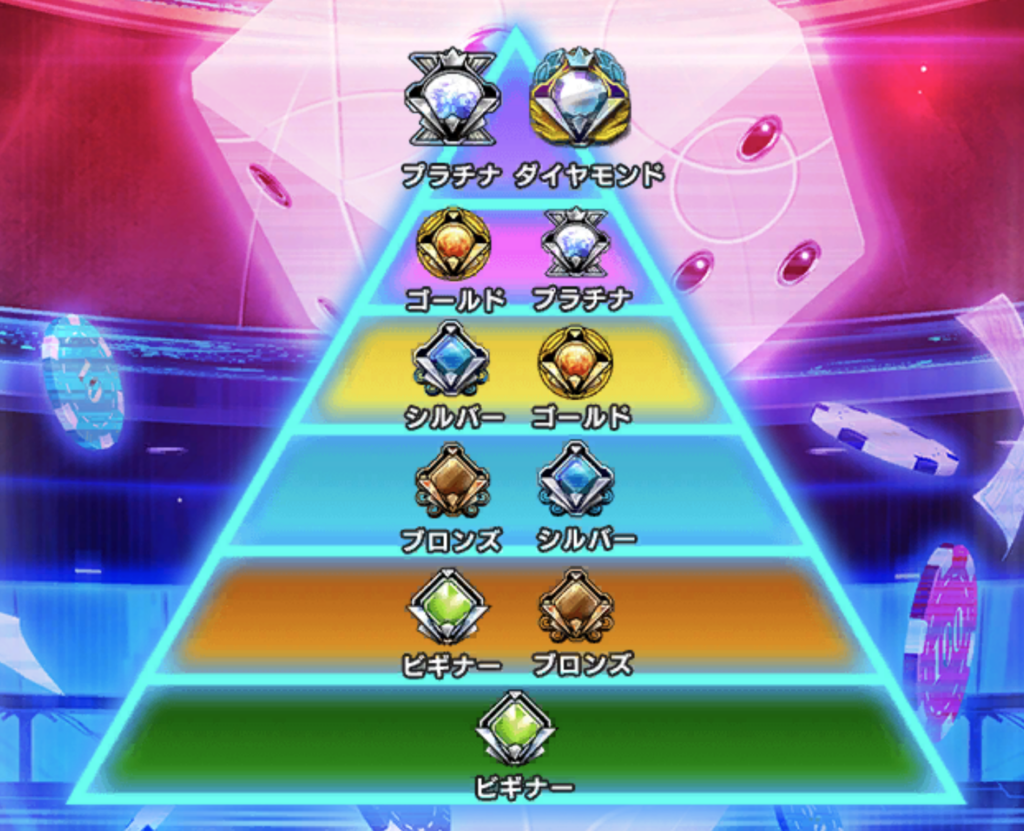1024x831 pixels.
Task: Select the Platinum badge paired with Gold
Action: coord(575,244)
